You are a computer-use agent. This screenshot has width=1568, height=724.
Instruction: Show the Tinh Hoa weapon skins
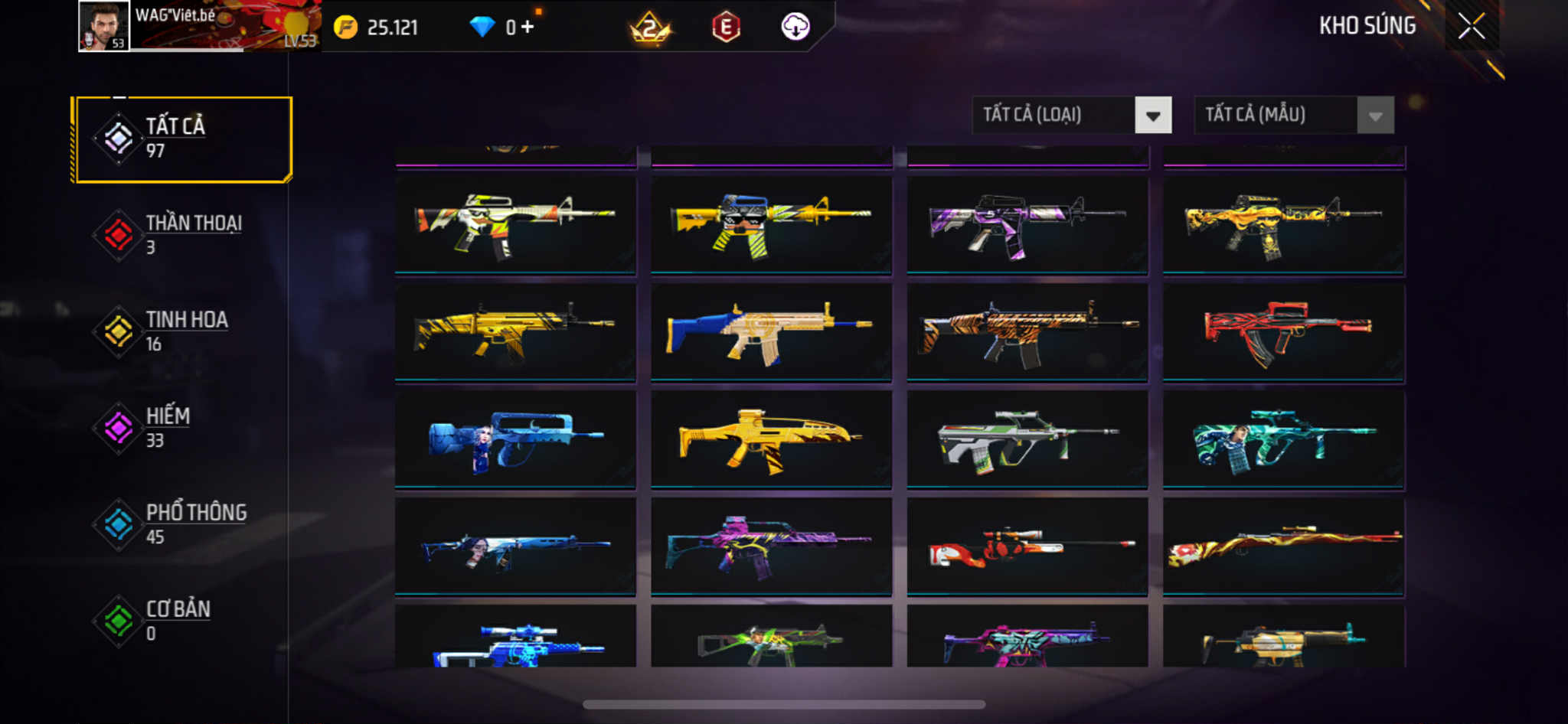pos(184,331)
